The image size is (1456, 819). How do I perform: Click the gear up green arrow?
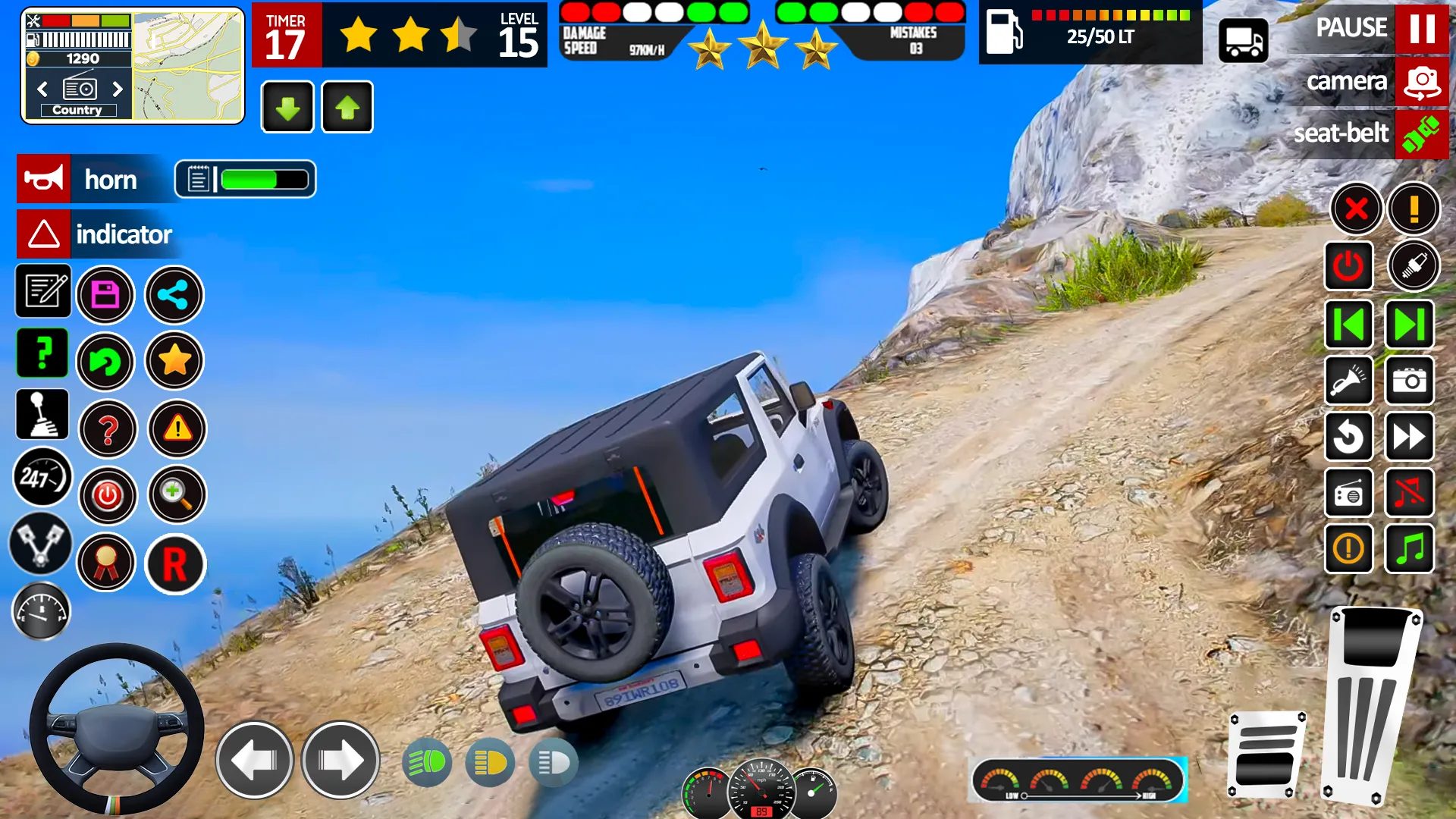(347, 107)
